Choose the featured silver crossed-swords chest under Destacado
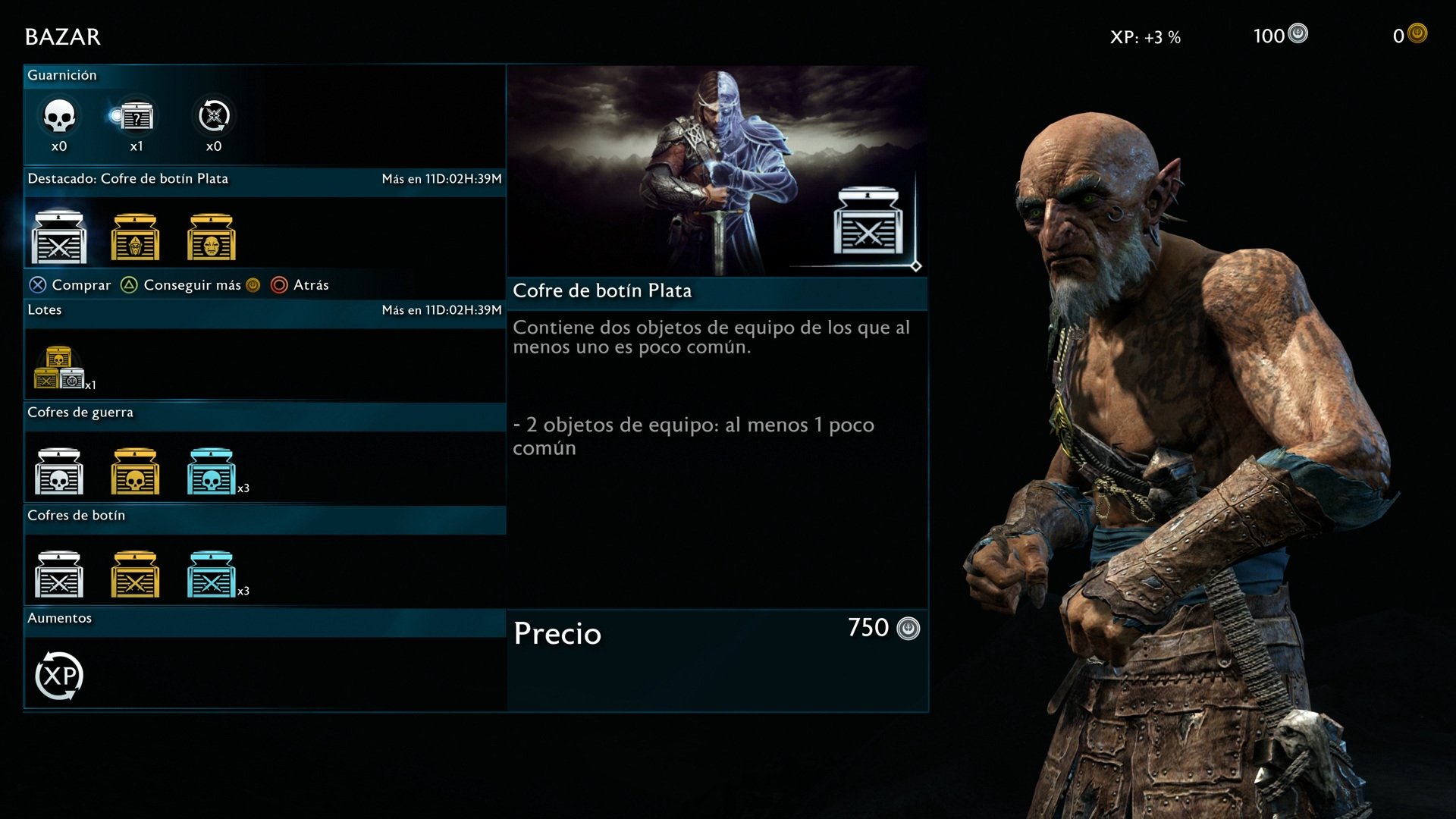Screen dimensions: 1456x819 pyautogui.click(x=59, y=238)
